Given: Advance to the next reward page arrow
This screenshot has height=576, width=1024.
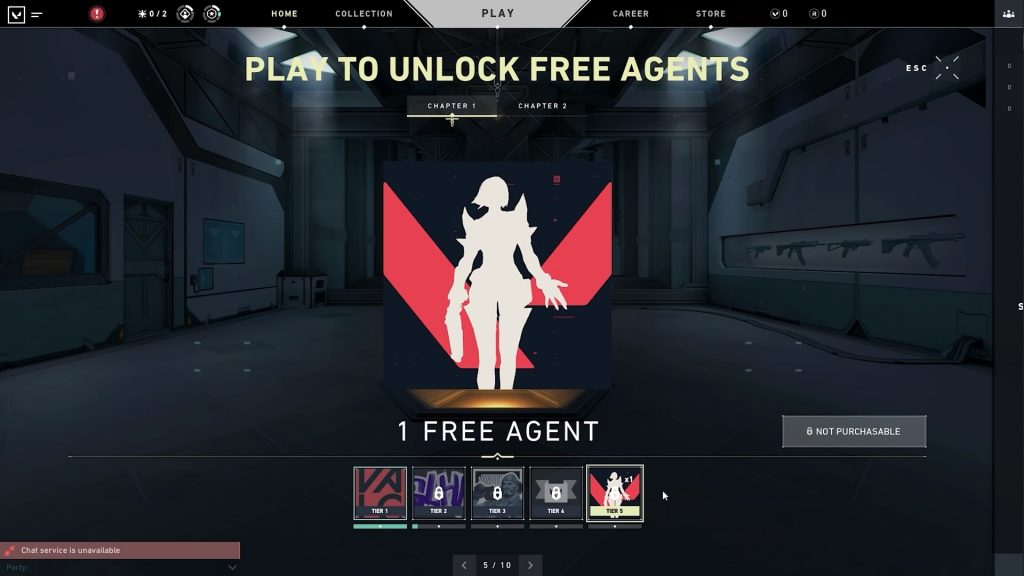Looking at the screenshot, I should [x=530, y=565].
